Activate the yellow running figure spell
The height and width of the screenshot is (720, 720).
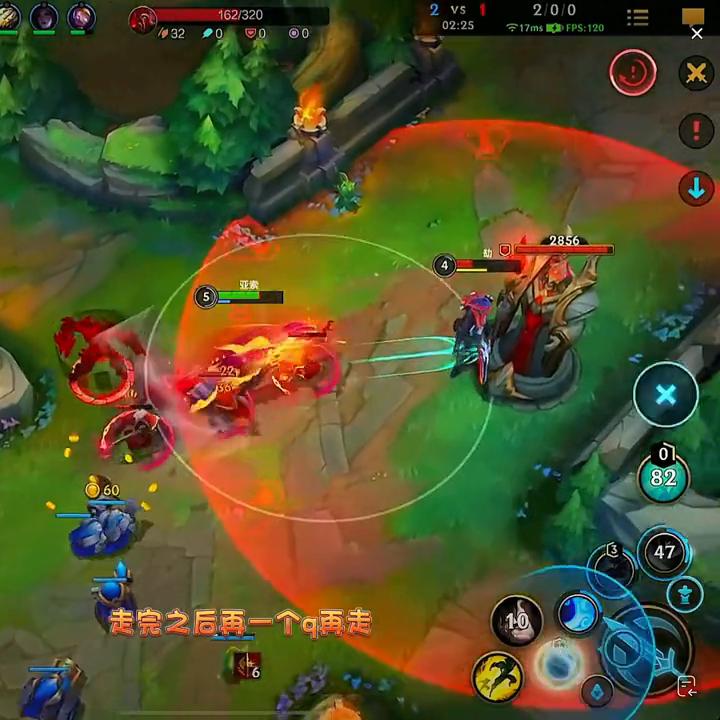pyautogui.click(x=498, y=676)
